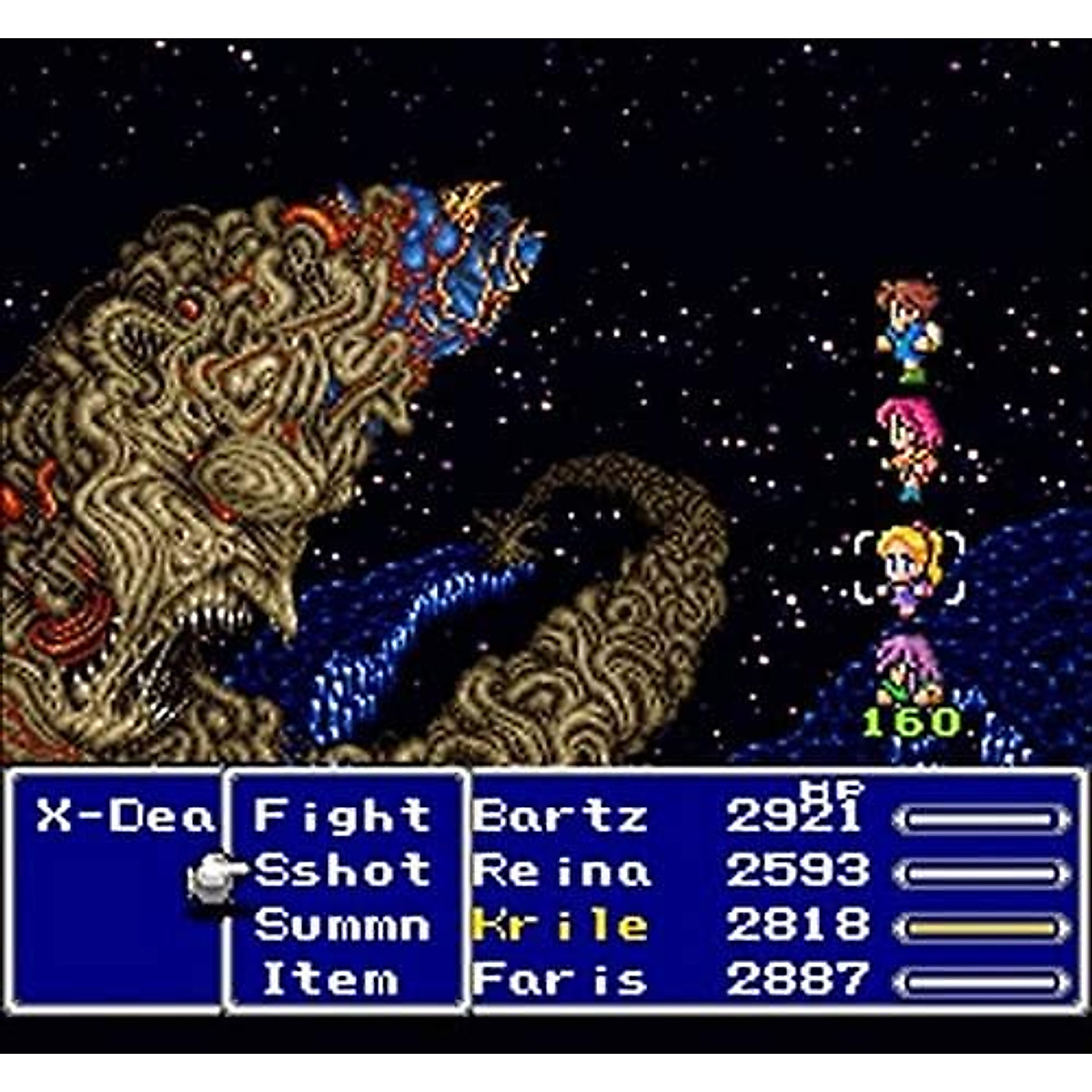Select Reina in the party list

[561, 871]
